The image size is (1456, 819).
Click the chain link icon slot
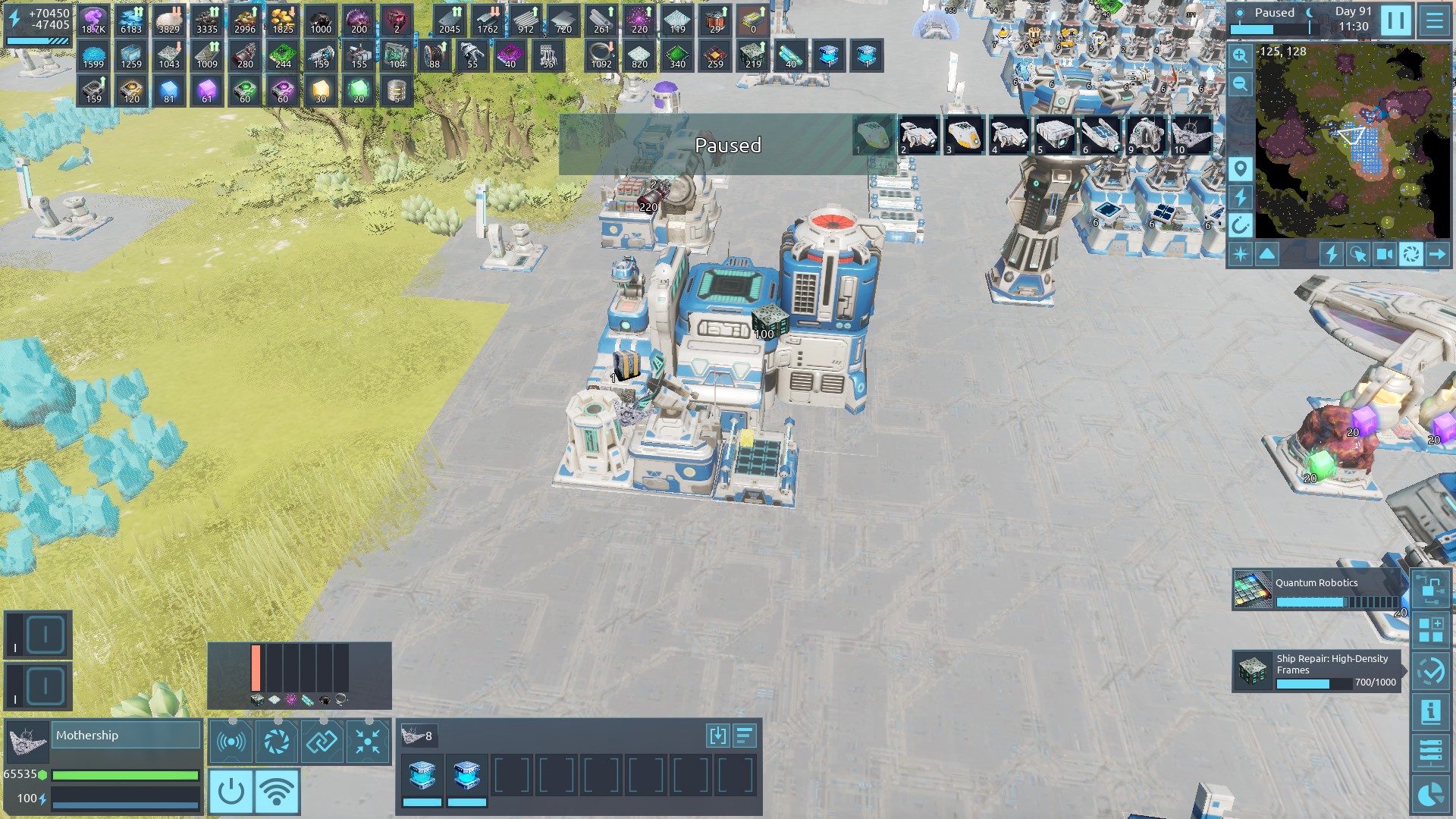click(322, 741)
